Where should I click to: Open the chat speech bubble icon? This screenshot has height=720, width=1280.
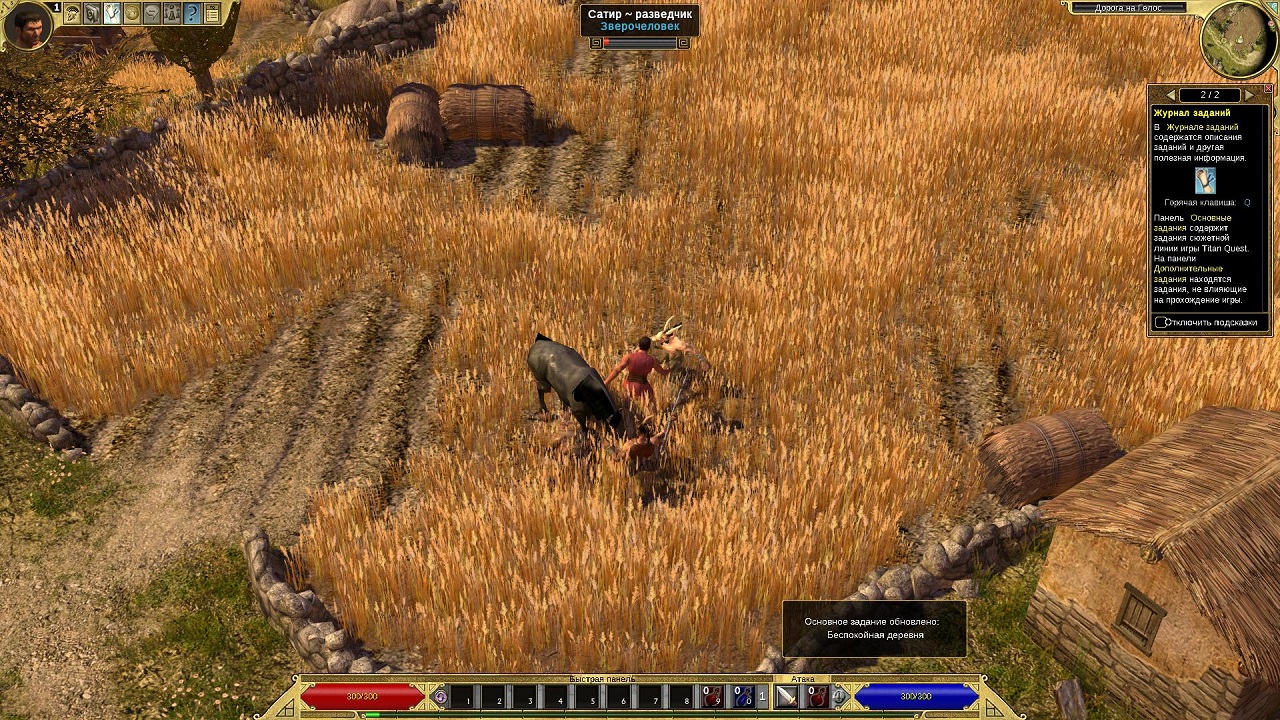click(152, 14)
